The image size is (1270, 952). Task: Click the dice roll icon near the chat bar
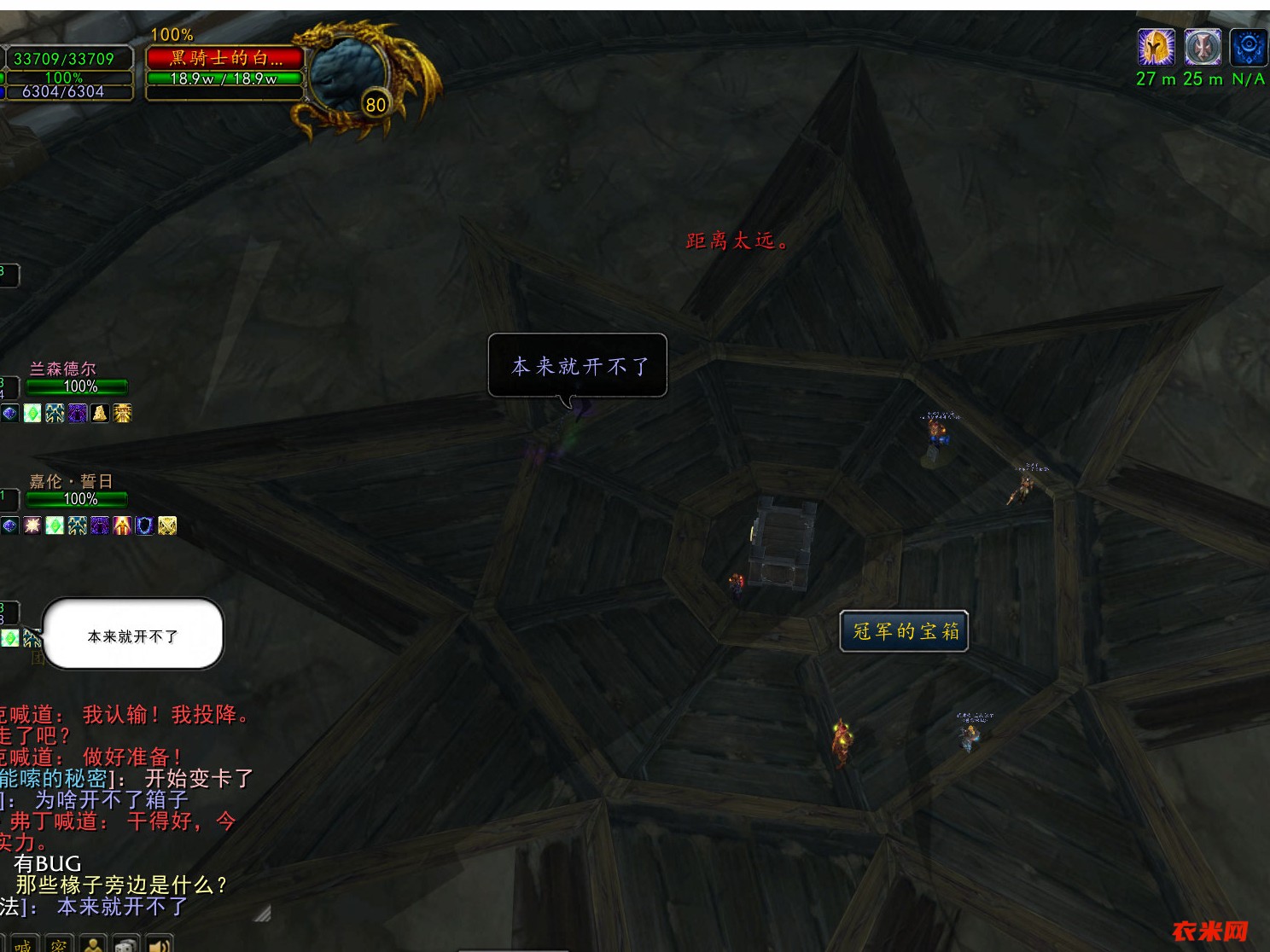click(x=125, y=945)
